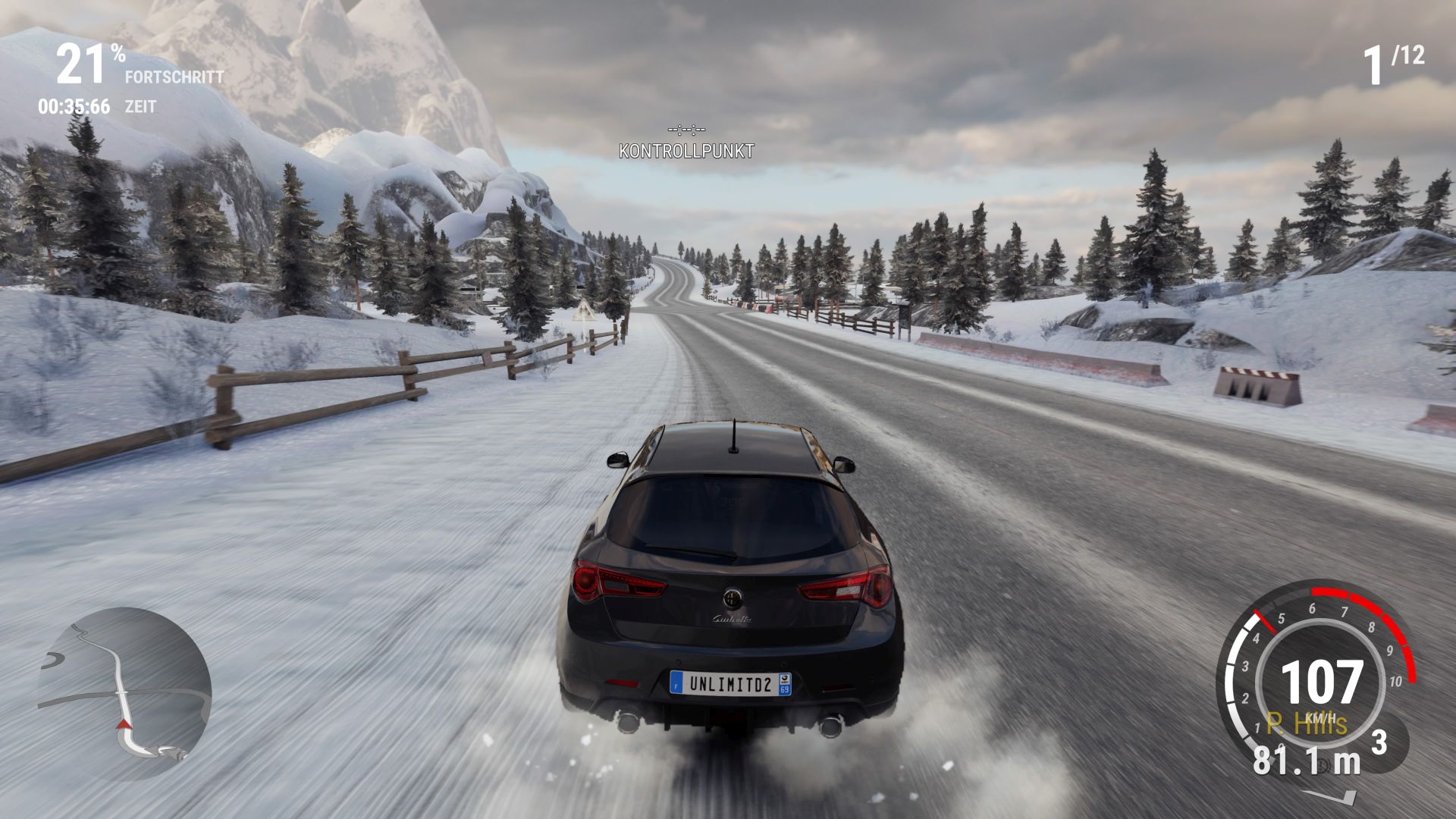This screenshot has height=819, width=1456.
Task: Select the red player arrow on minimap
Action: pyautogui.click(x=122, y=723)
